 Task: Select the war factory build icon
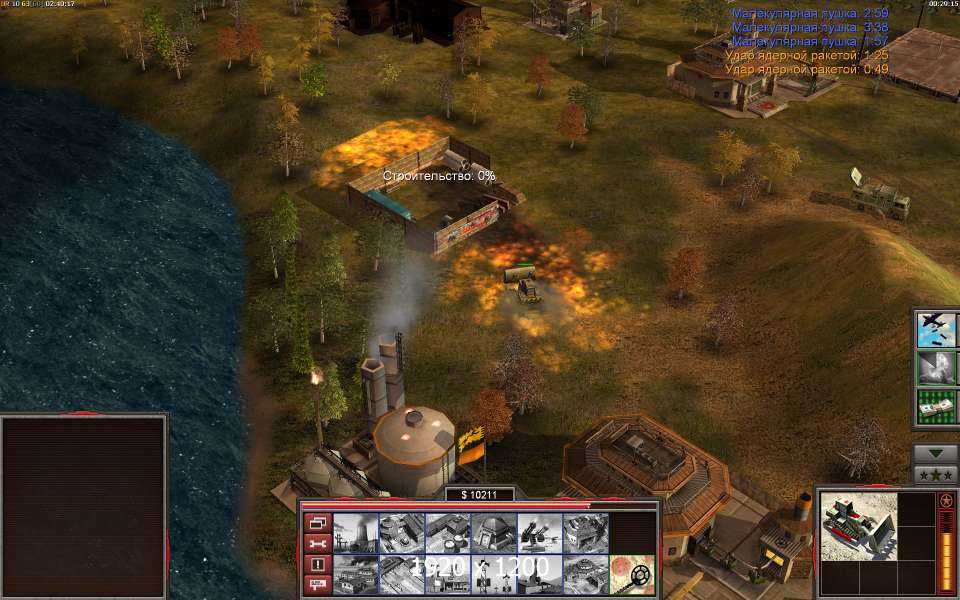tap(585, 532)
